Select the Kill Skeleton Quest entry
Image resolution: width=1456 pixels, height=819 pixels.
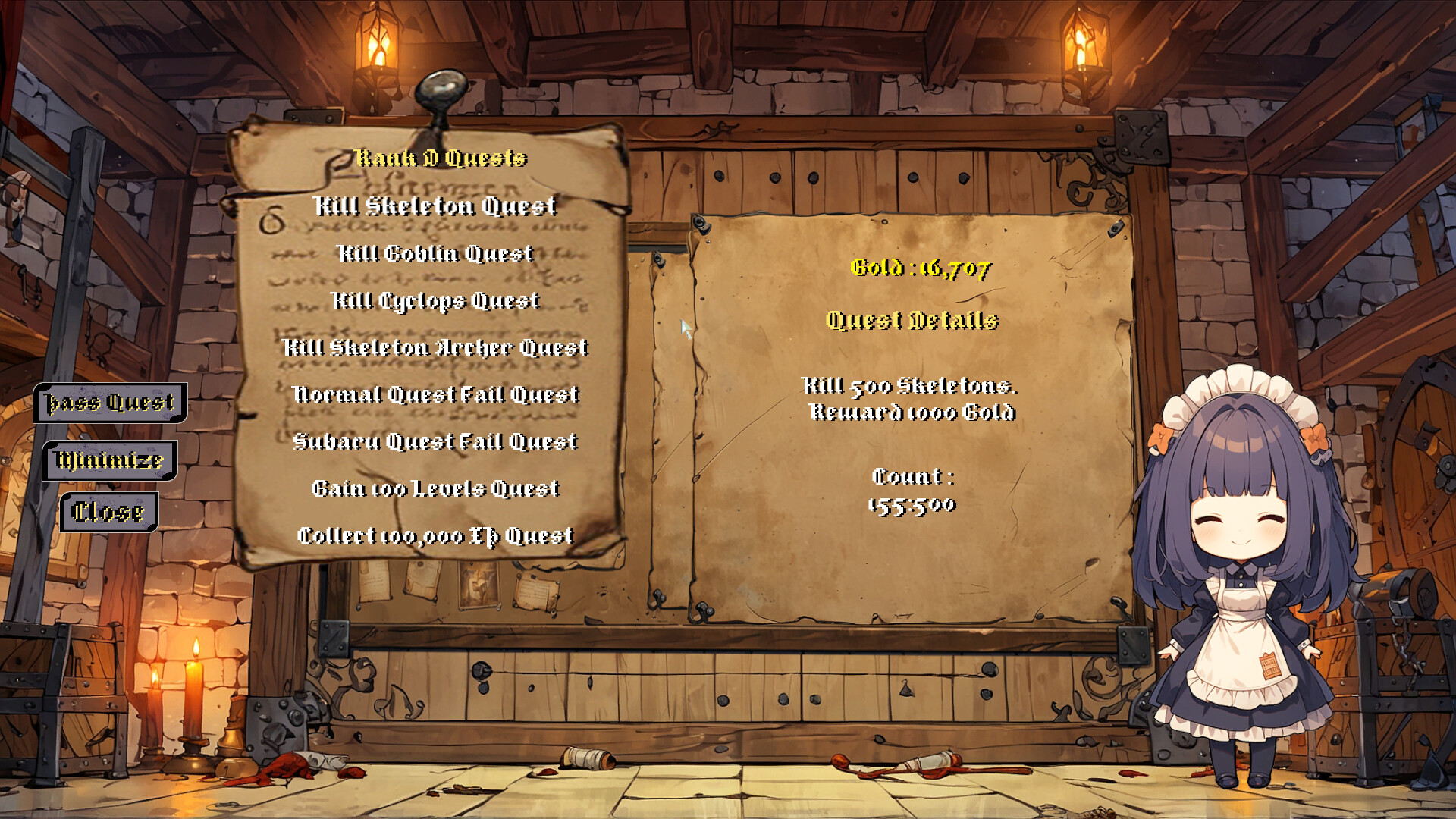coord(435,206)
